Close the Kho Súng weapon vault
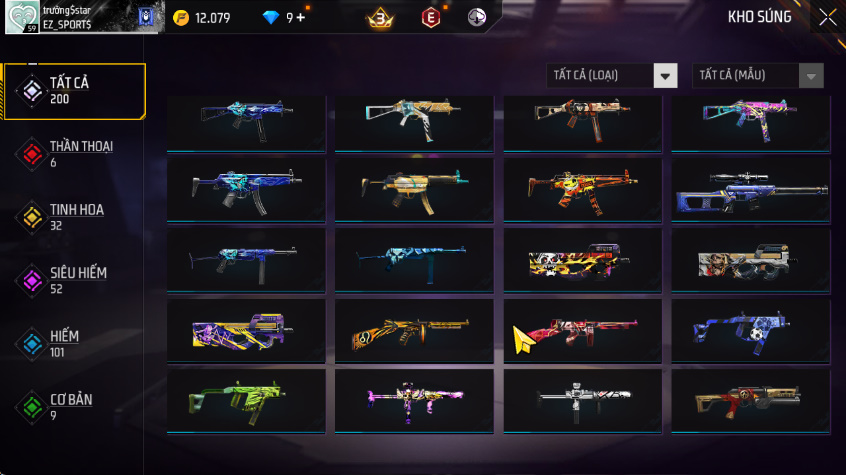 827,17
